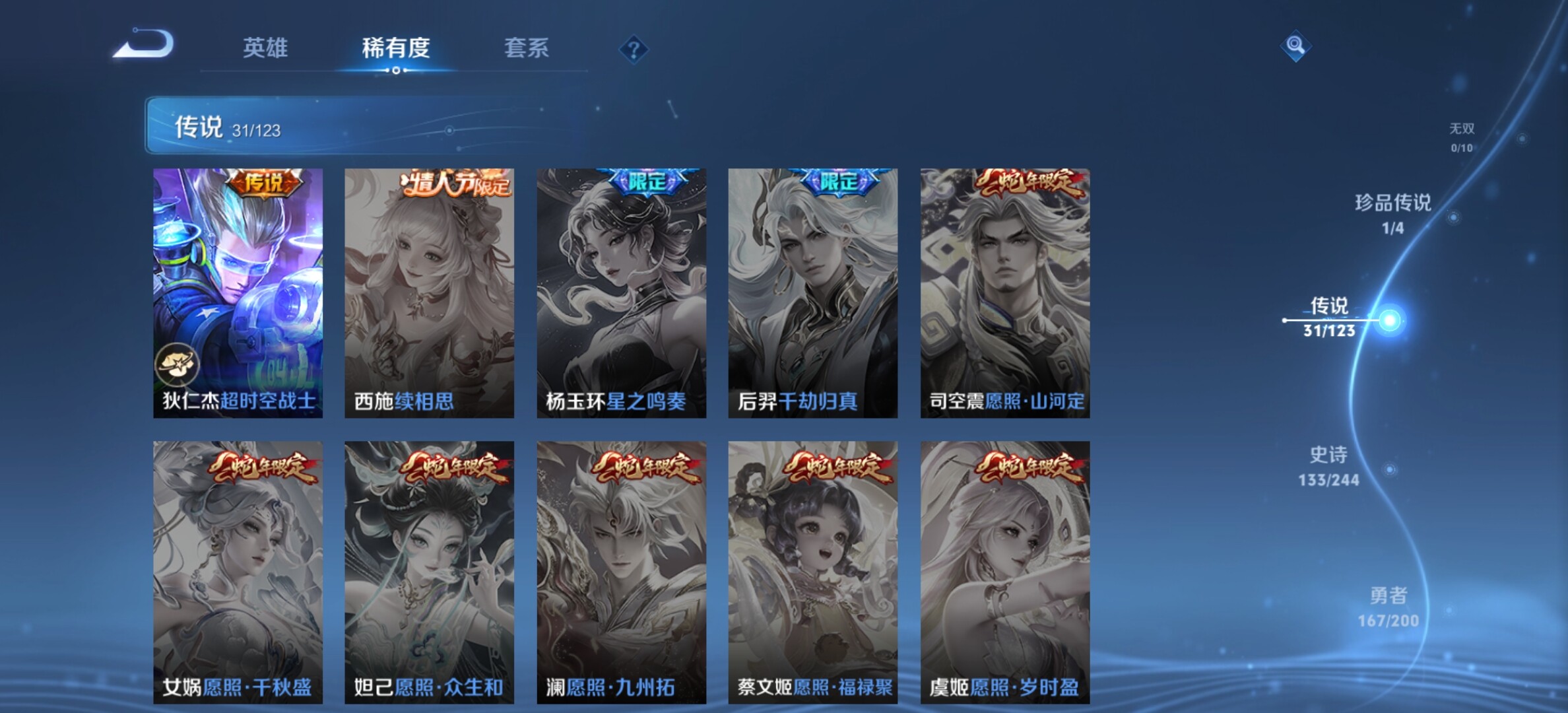Jump to the 勇者 rarity section

(1388, 607)
